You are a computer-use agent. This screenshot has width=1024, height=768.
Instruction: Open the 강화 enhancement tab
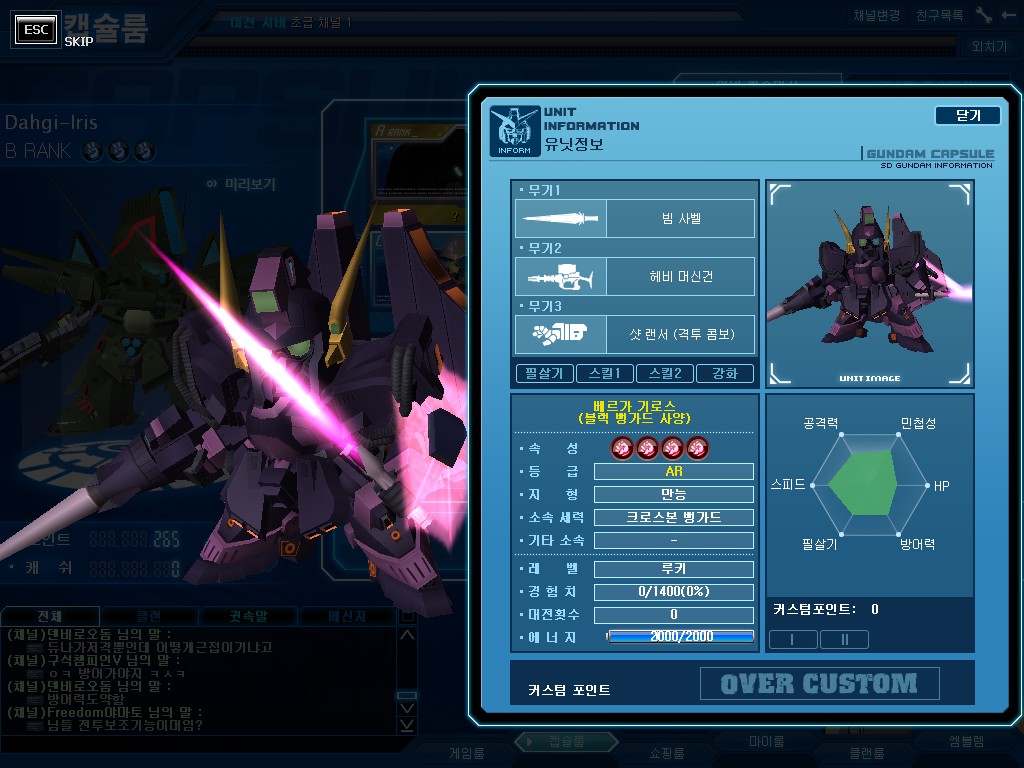click(x=726, y=373)
